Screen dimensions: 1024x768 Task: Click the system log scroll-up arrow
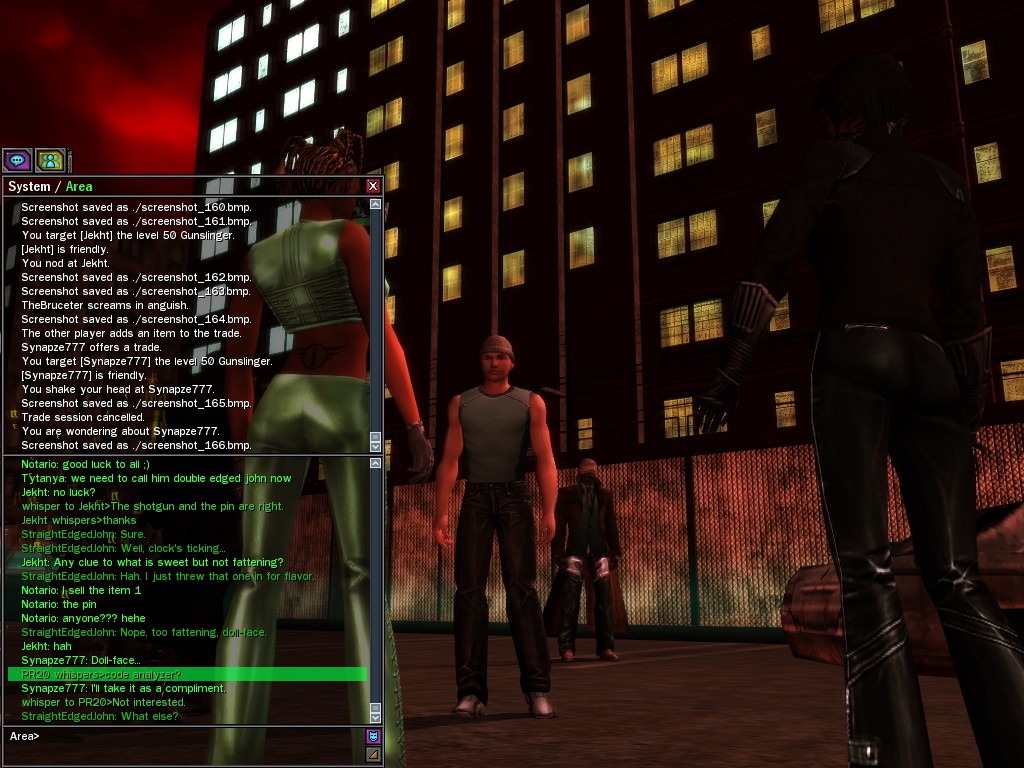click(376, 205)
